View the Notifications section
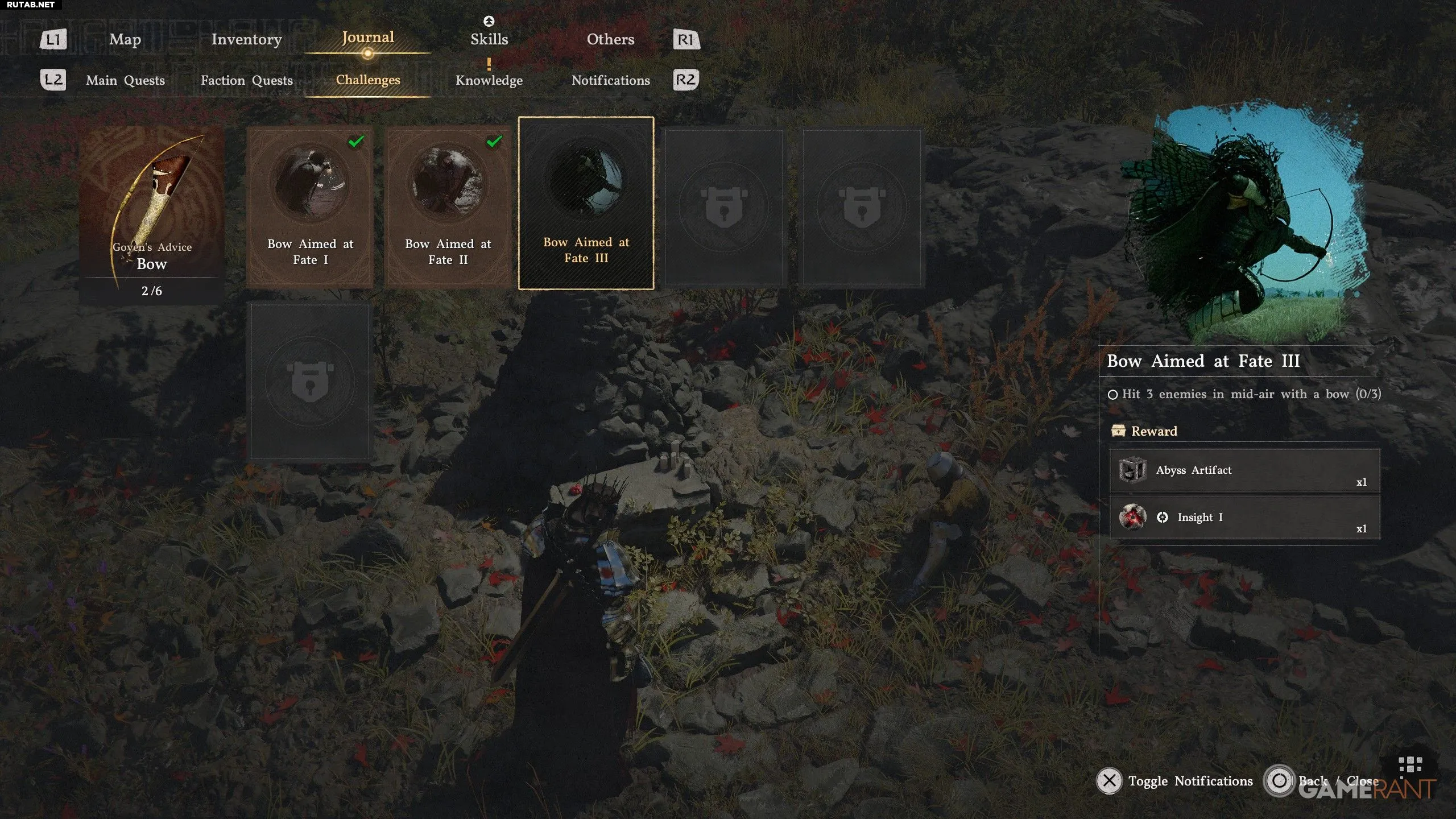The width and height of the screenshot is (1456, 819). 610,80
